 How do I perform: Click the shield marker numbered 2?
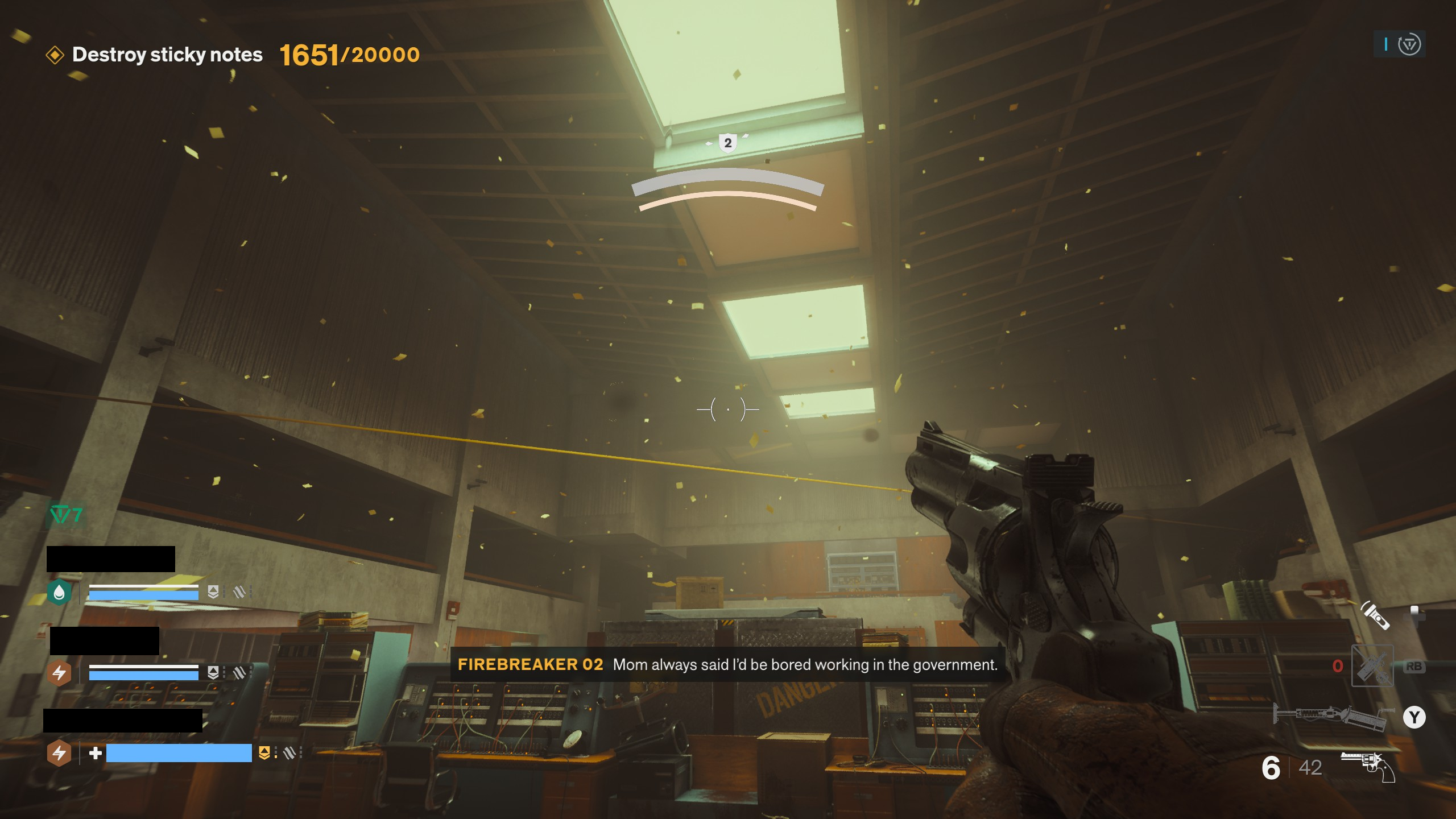(727, 143)
